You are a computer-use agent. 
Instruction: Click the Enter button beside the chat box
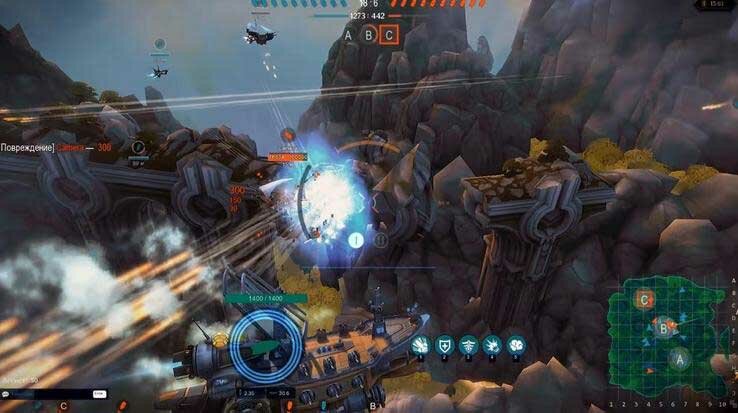point(99,395)
